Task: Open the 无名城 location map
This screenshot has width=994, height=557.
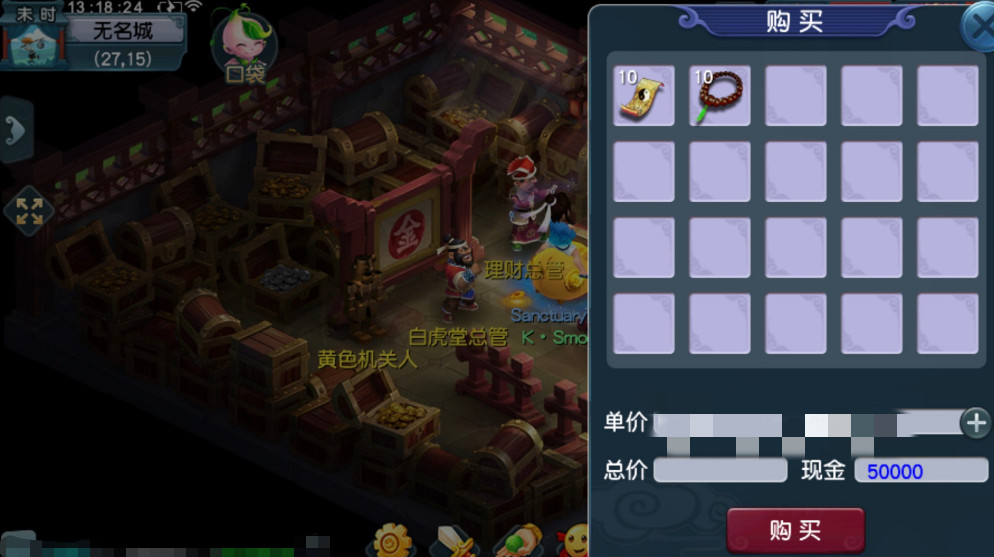Action: (122, 31)
